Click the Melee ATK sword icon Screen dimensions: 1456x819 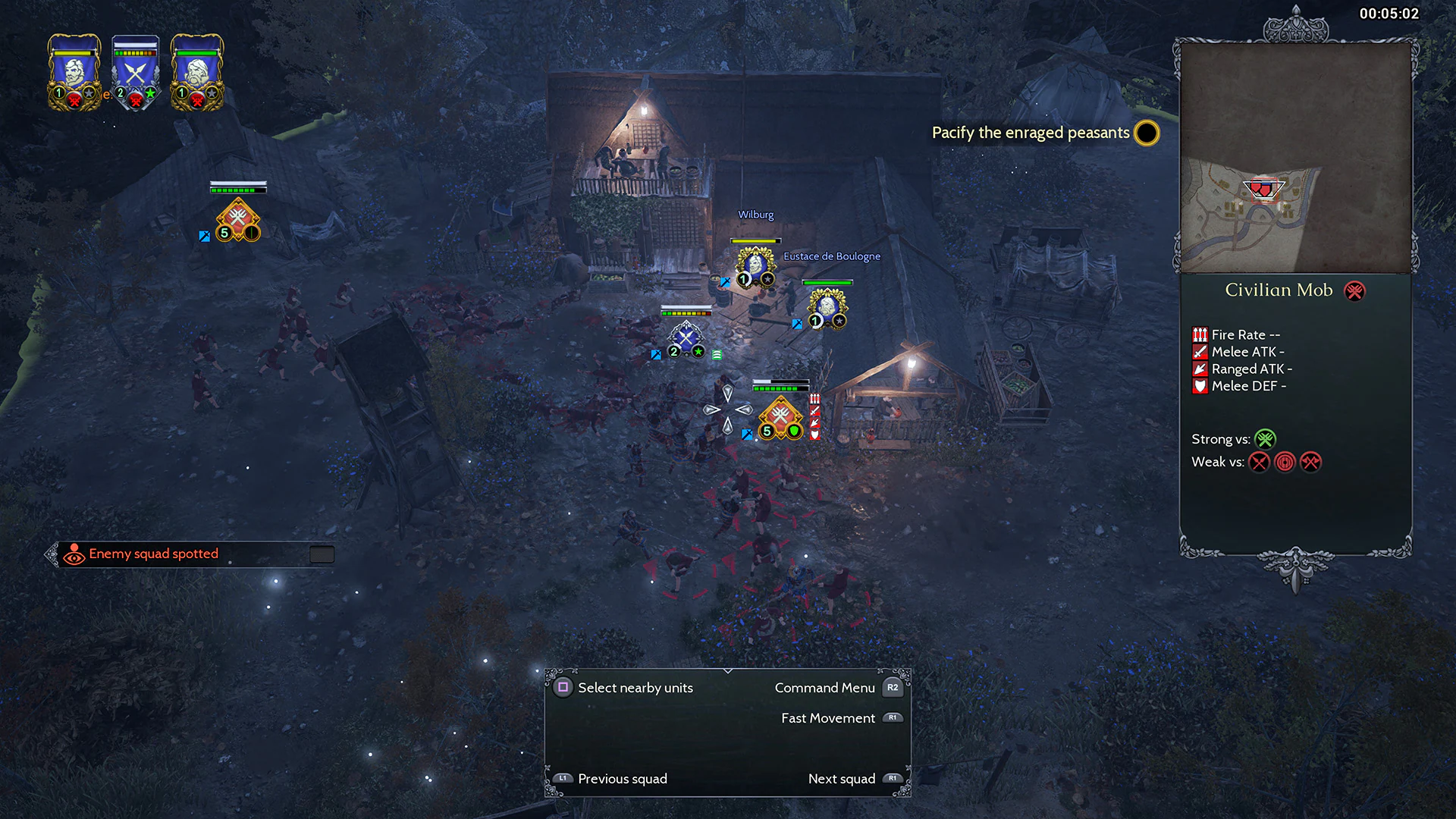[x=1200, y=352]
